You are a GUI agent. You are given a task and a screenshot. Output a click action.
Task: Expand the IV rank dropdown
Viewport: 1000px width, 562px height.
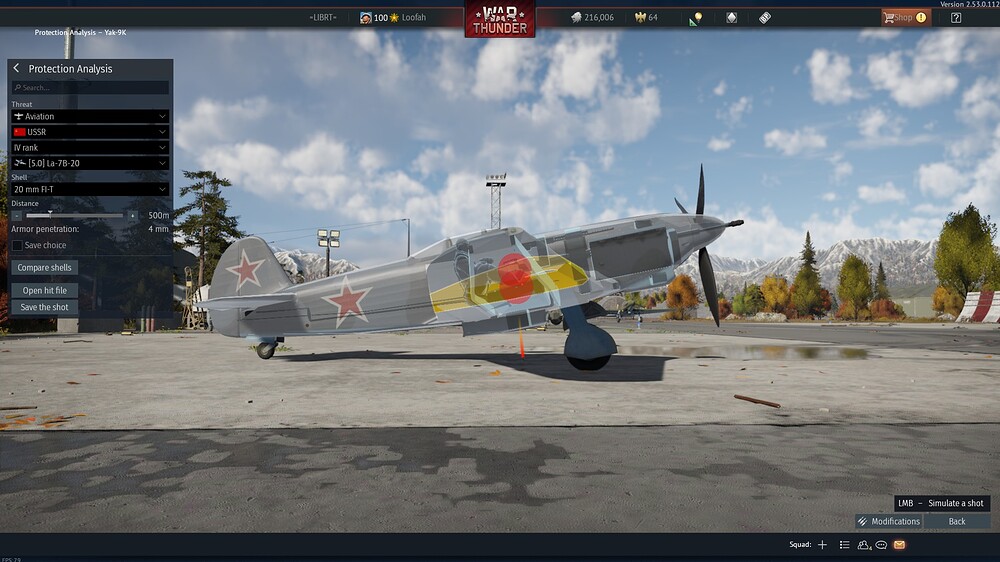90,148
